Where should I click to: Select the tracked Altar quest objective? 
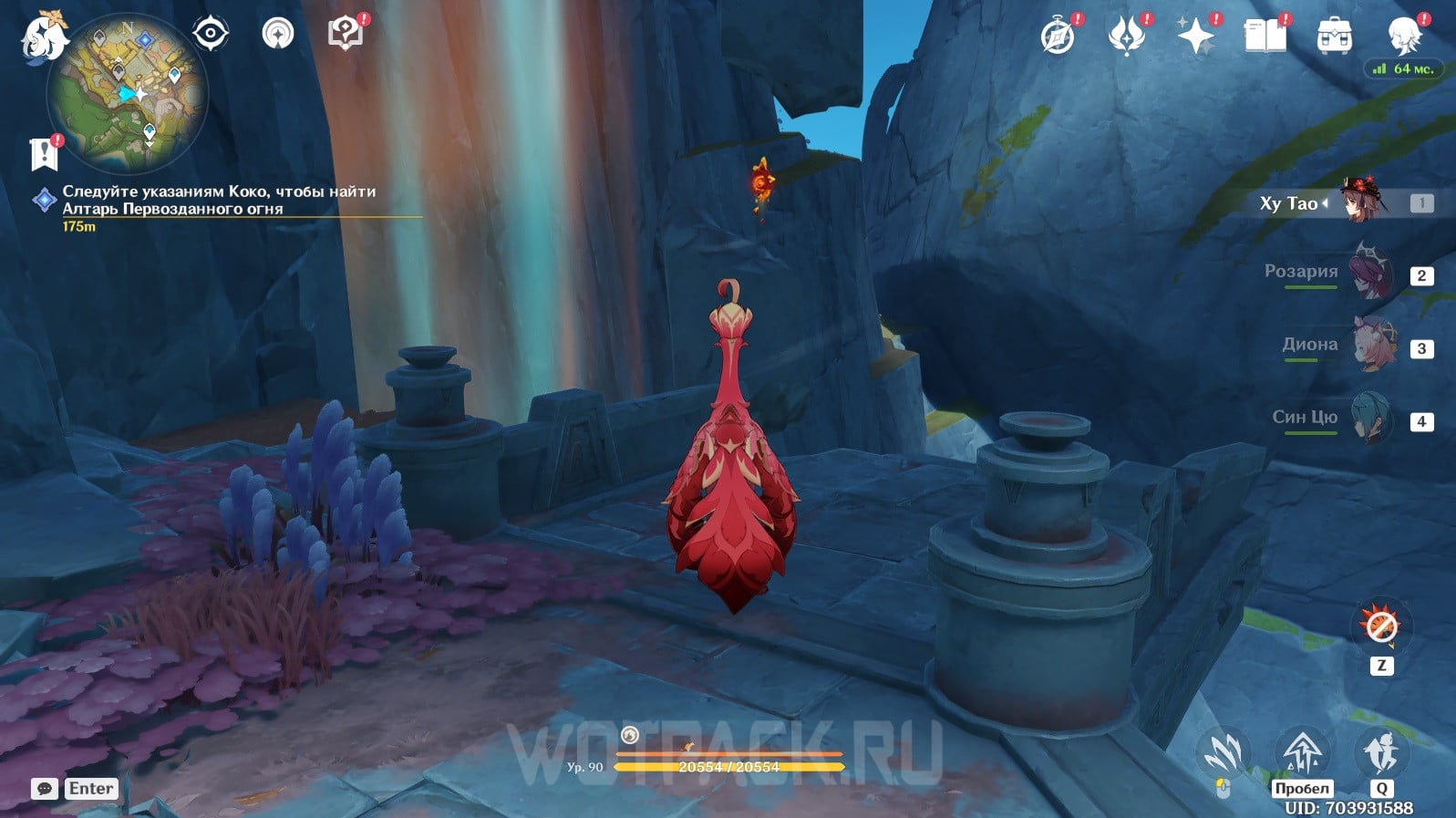coord(218,201)
